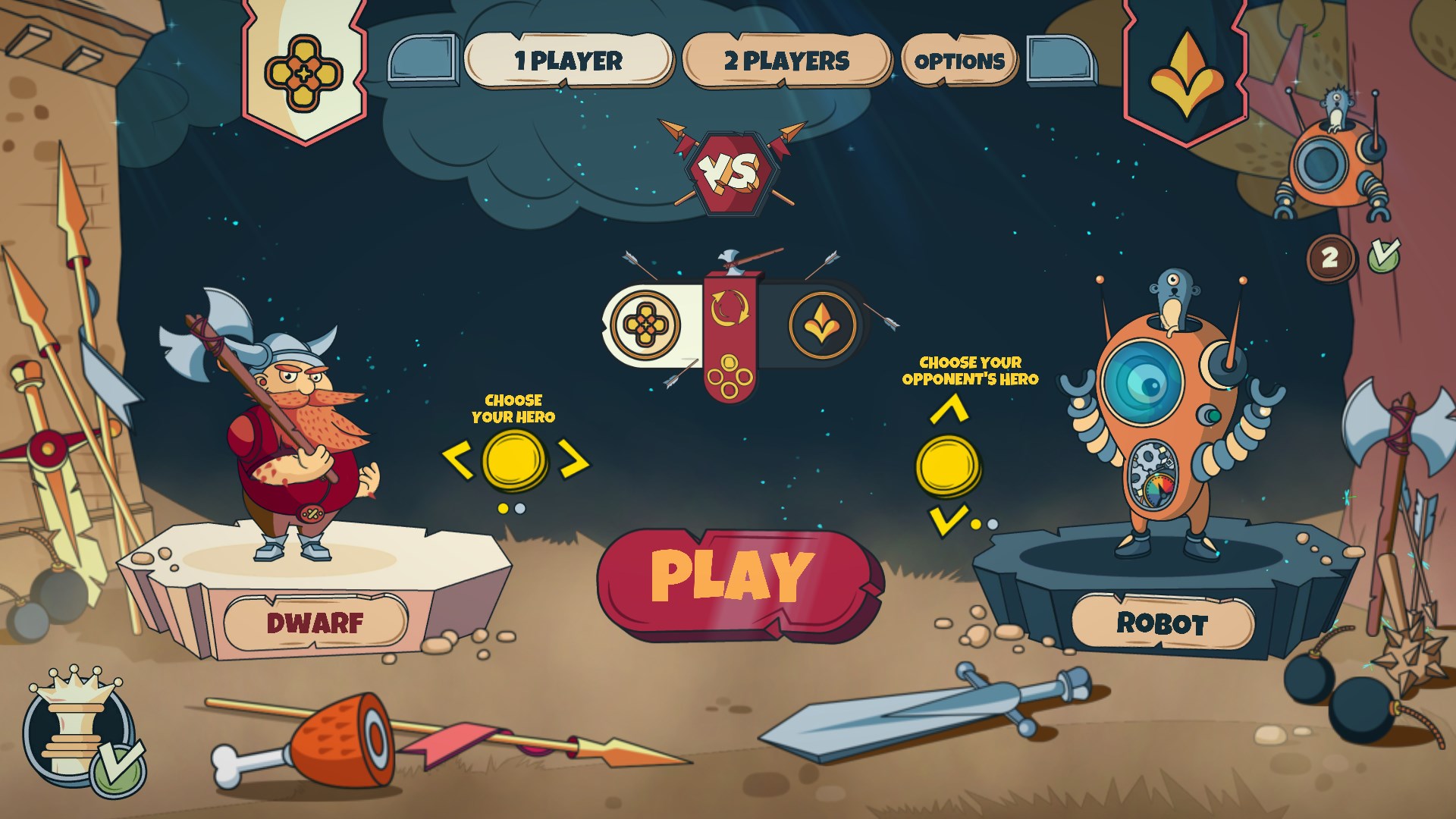Switch to the 2 Players tab
The height and width of the screenshot is (819, 1456).
786,61
